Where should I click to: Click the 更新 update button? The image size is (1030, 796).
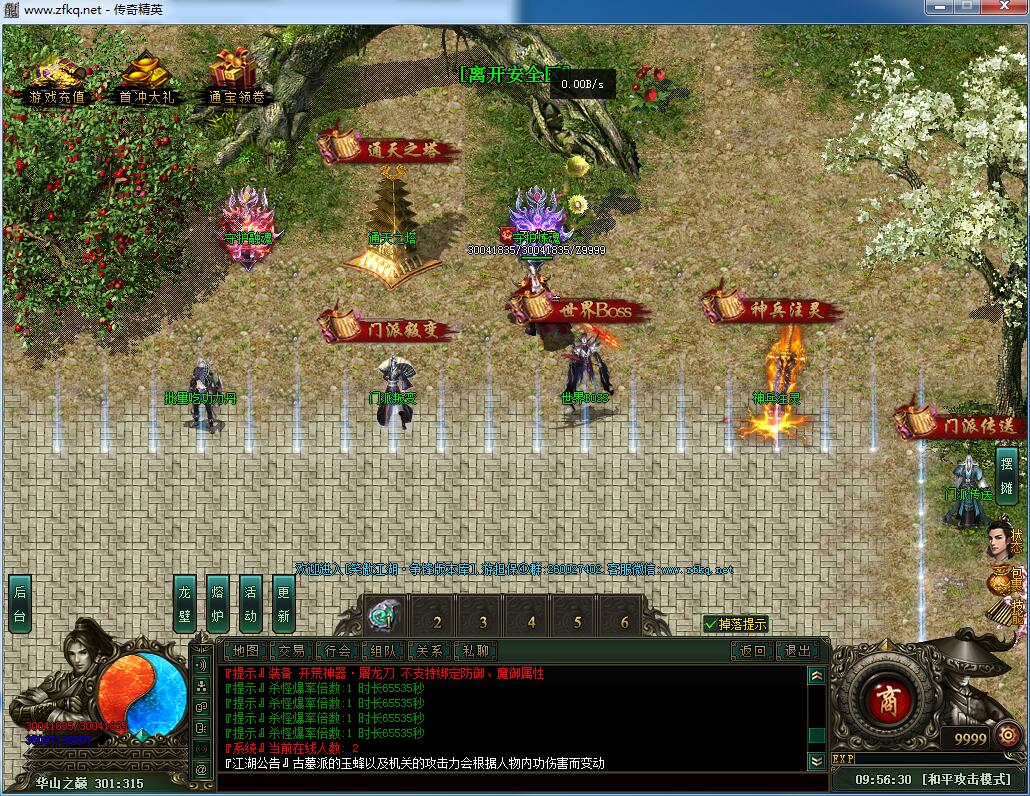[x=283, y=603]
